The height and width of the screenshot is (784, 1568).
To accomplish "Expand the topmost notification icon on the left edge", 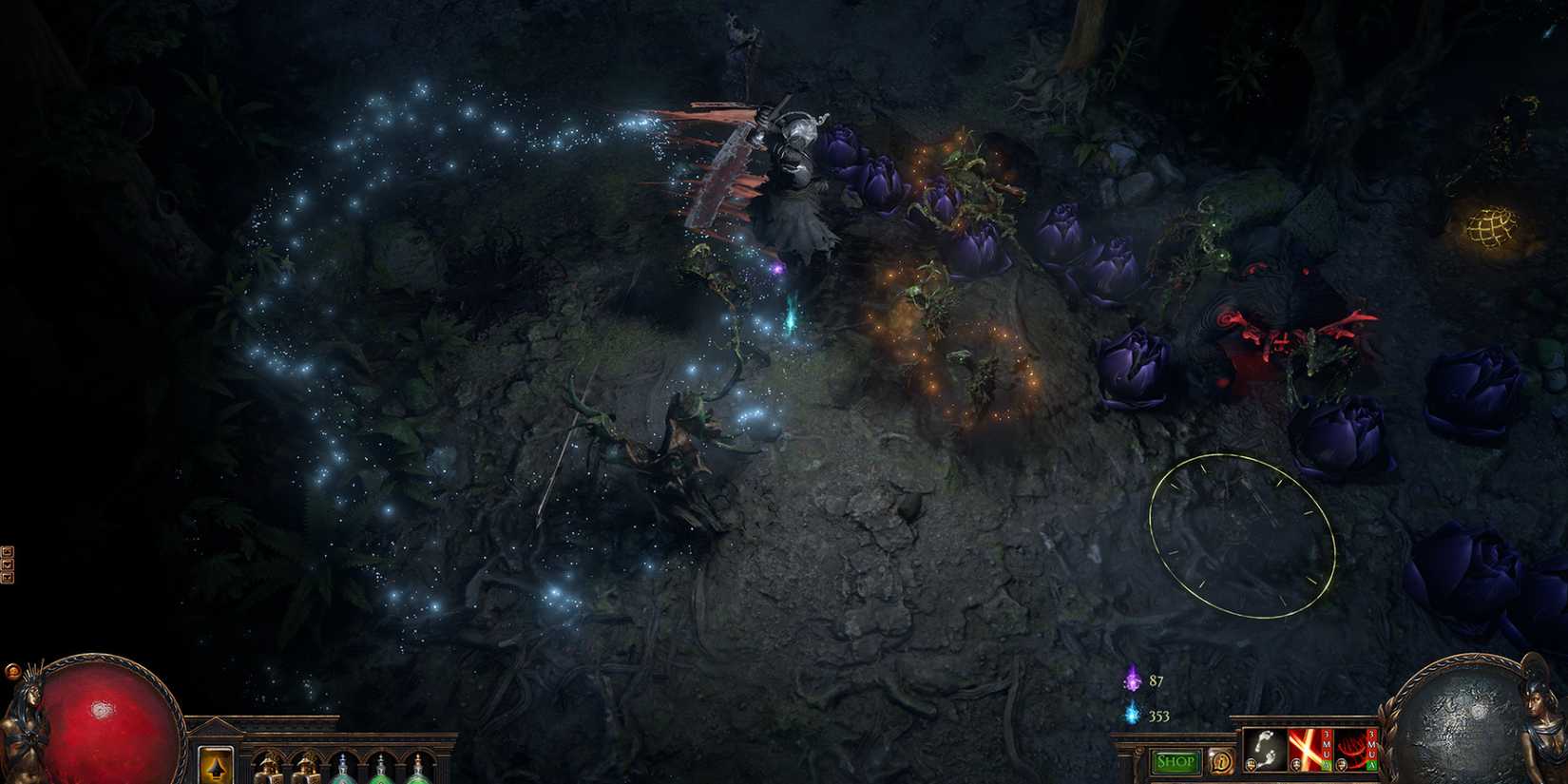I will point(9,551).
